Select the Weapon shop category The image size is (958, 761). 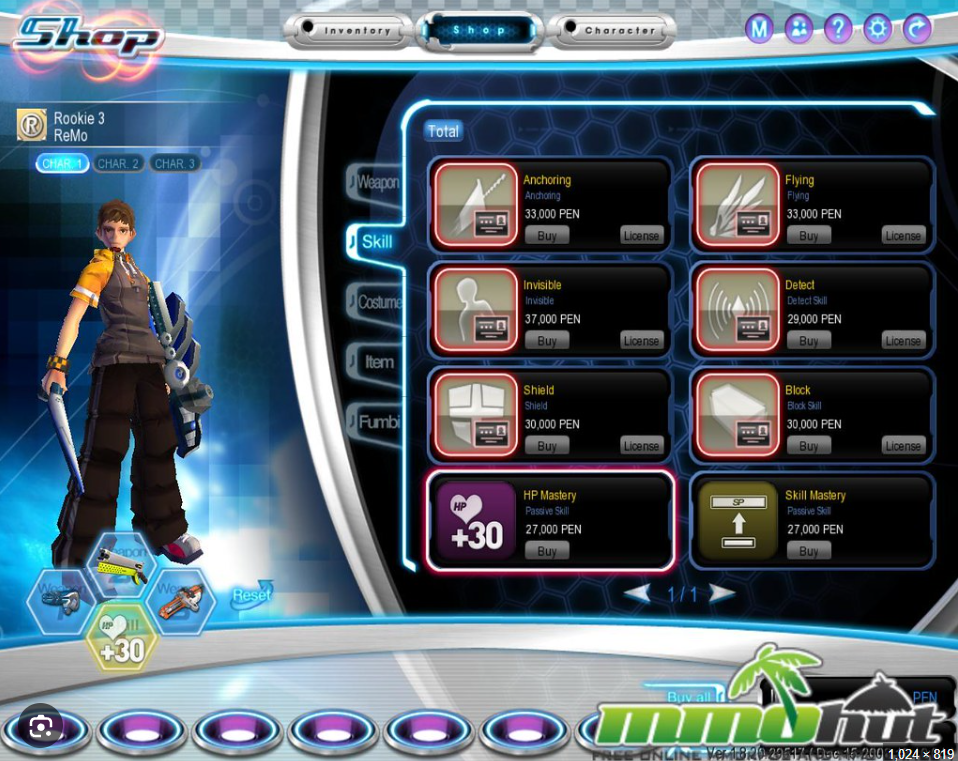coord(378,183)
